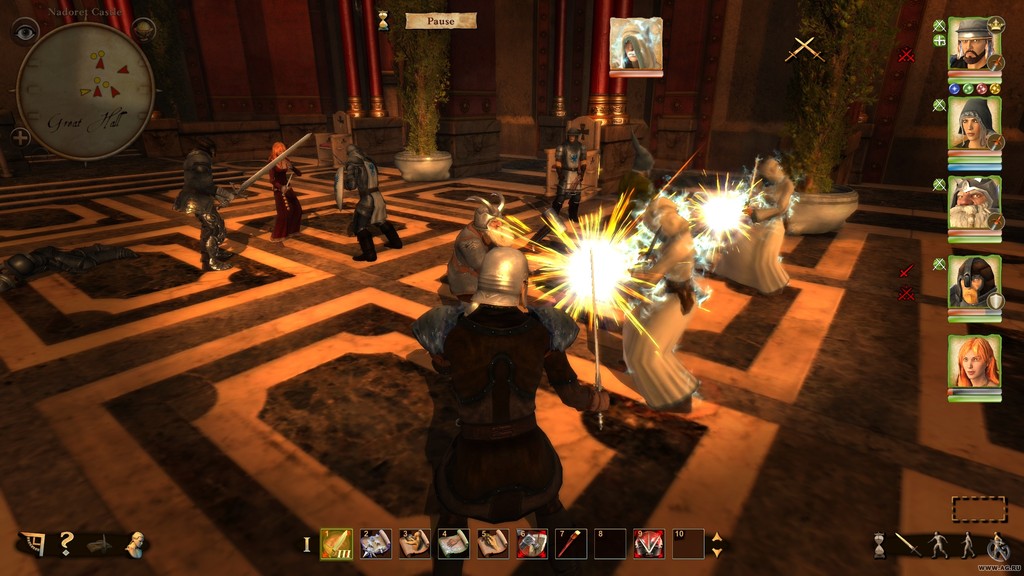
Task: Select the red-haired woman portrait
Action: pyautogui.click(x=974, y=362)
